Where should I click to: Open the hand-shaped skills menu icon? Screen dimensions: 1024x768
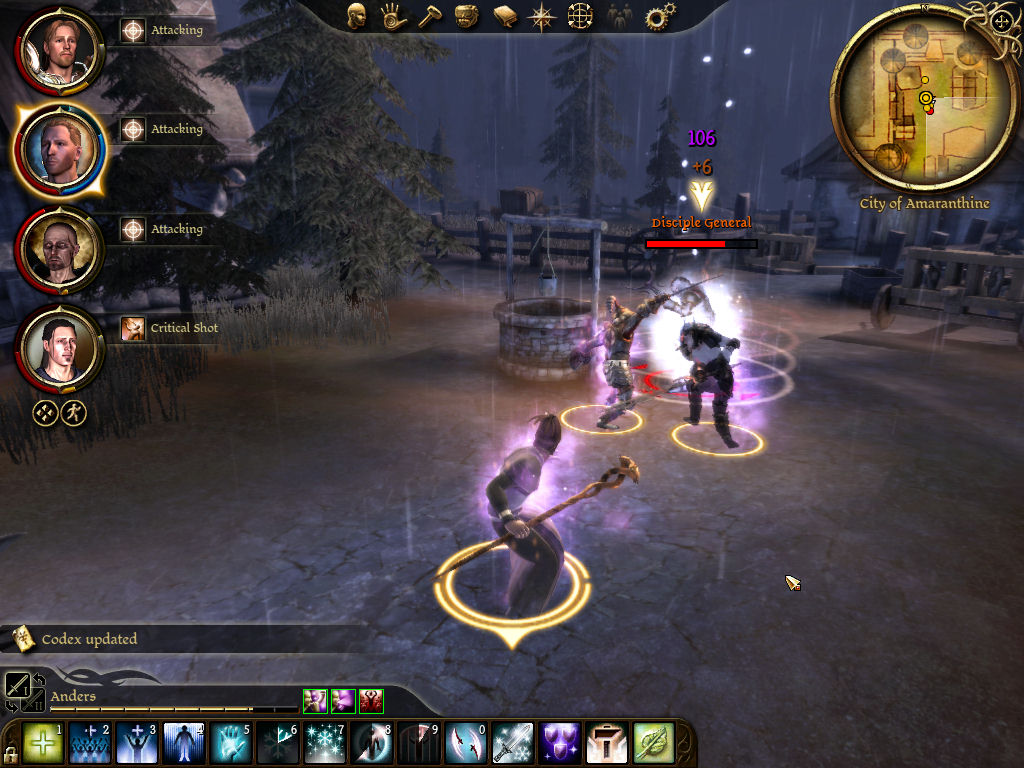tap(393, 16)
